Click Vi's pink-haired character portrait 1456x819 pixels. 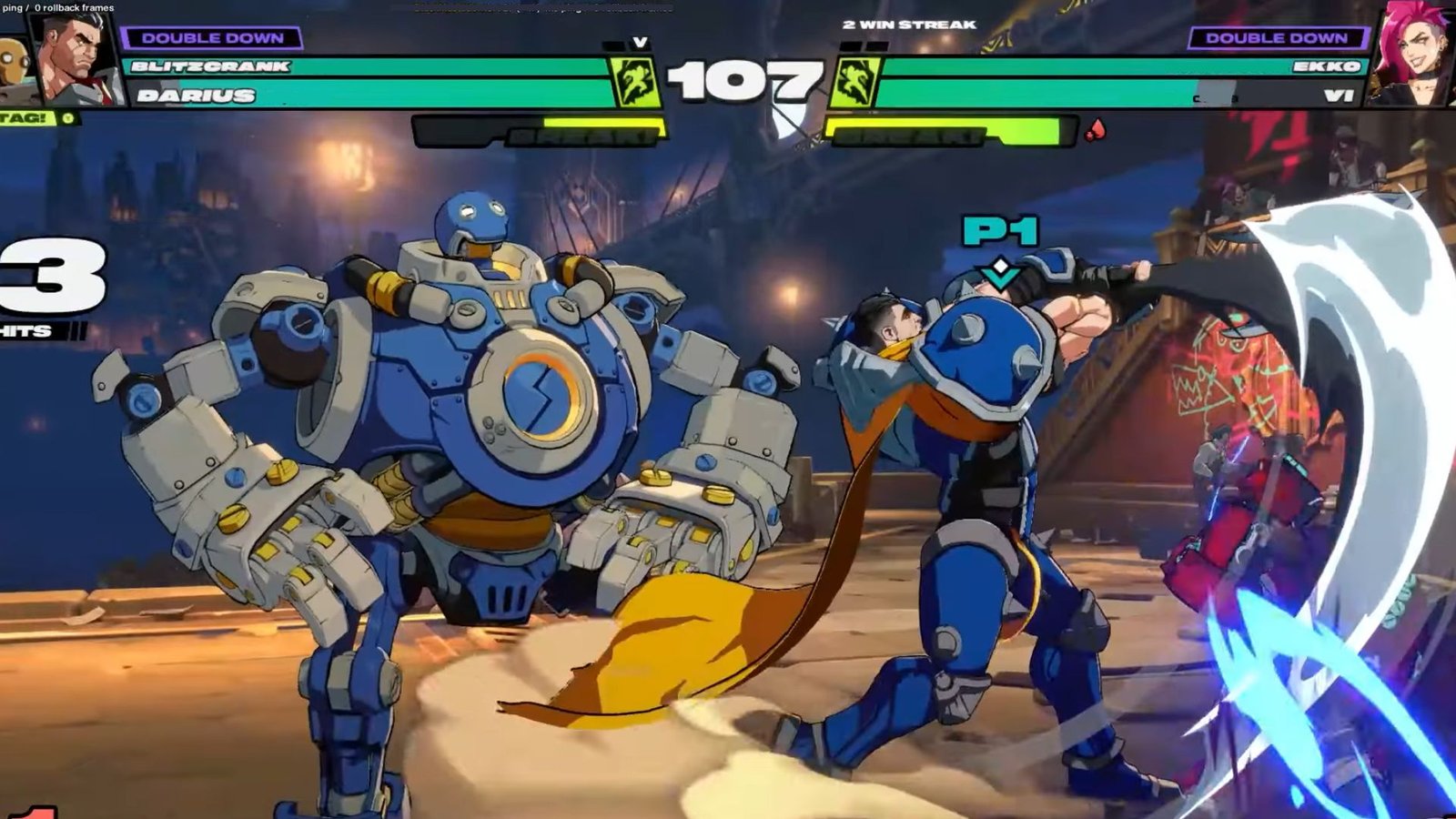pyautogui.click(x=1414, y=53)
